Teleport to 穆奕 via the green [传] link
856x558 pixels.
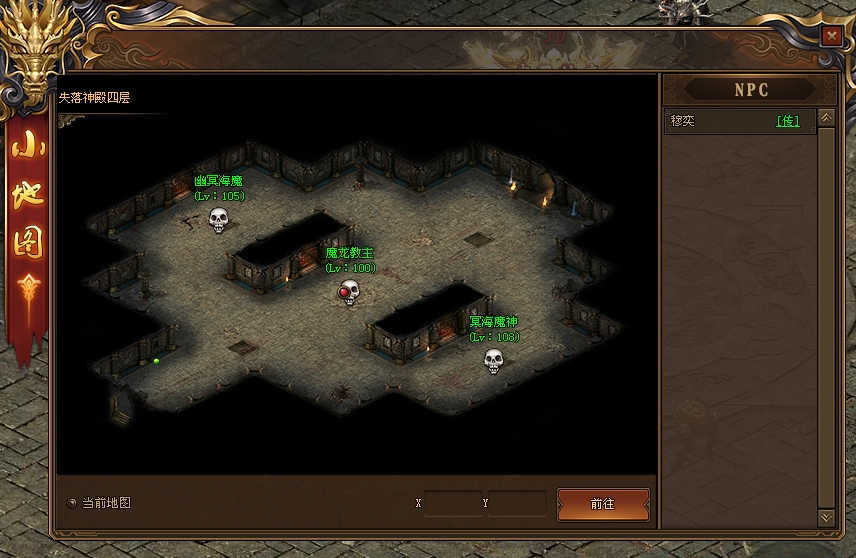789,121
